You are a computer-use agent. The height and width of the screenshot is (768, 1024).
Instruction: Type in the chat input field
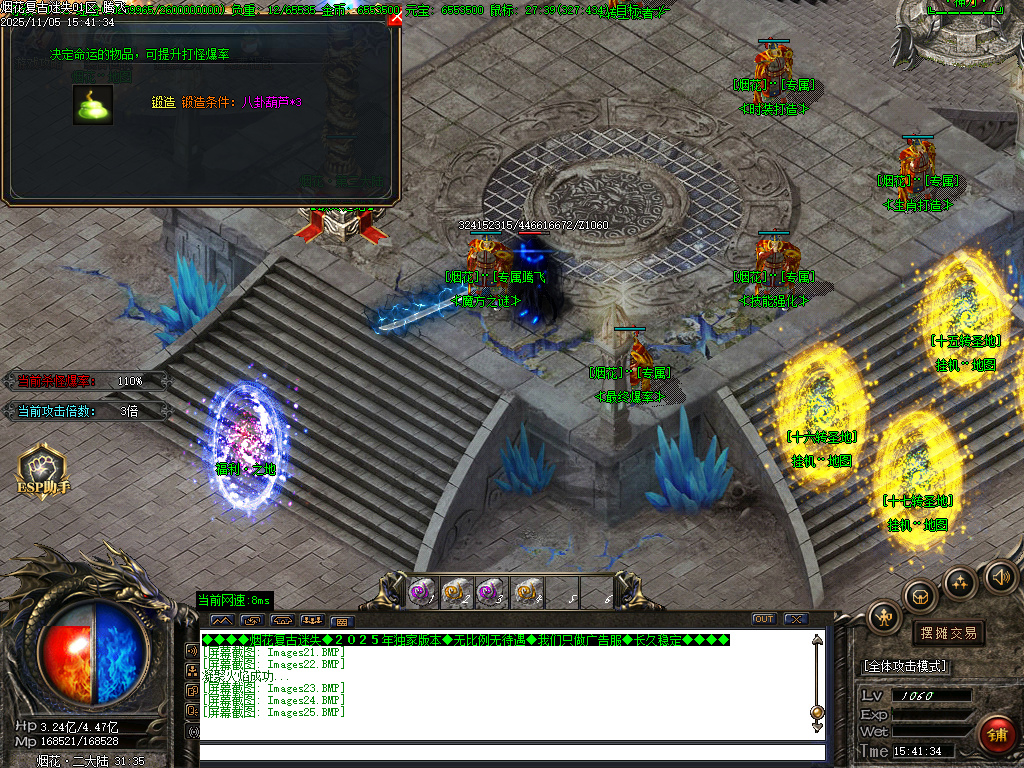(x=510, y=752)
